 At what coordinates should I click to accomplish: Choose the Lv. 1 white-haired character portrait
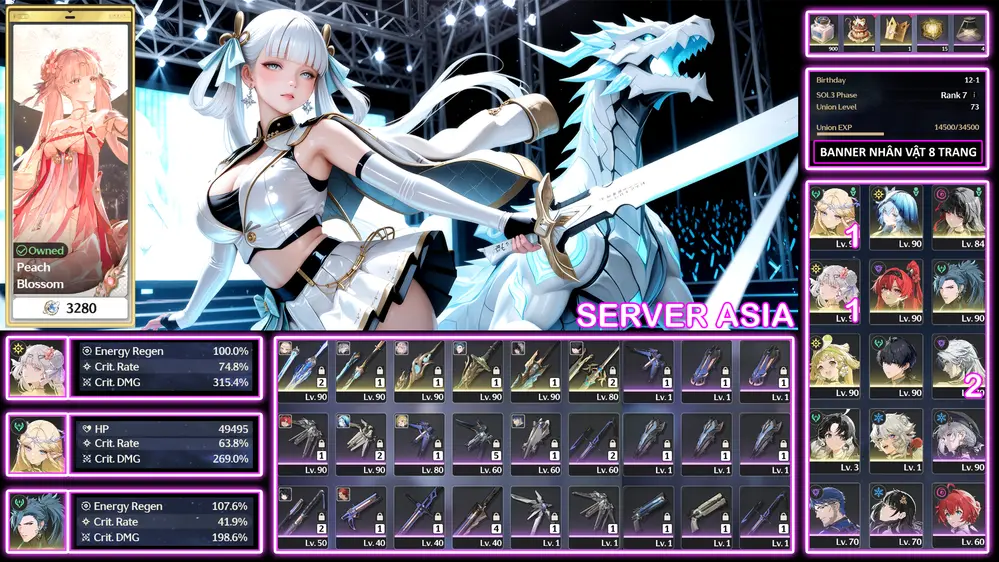(896, 438)
